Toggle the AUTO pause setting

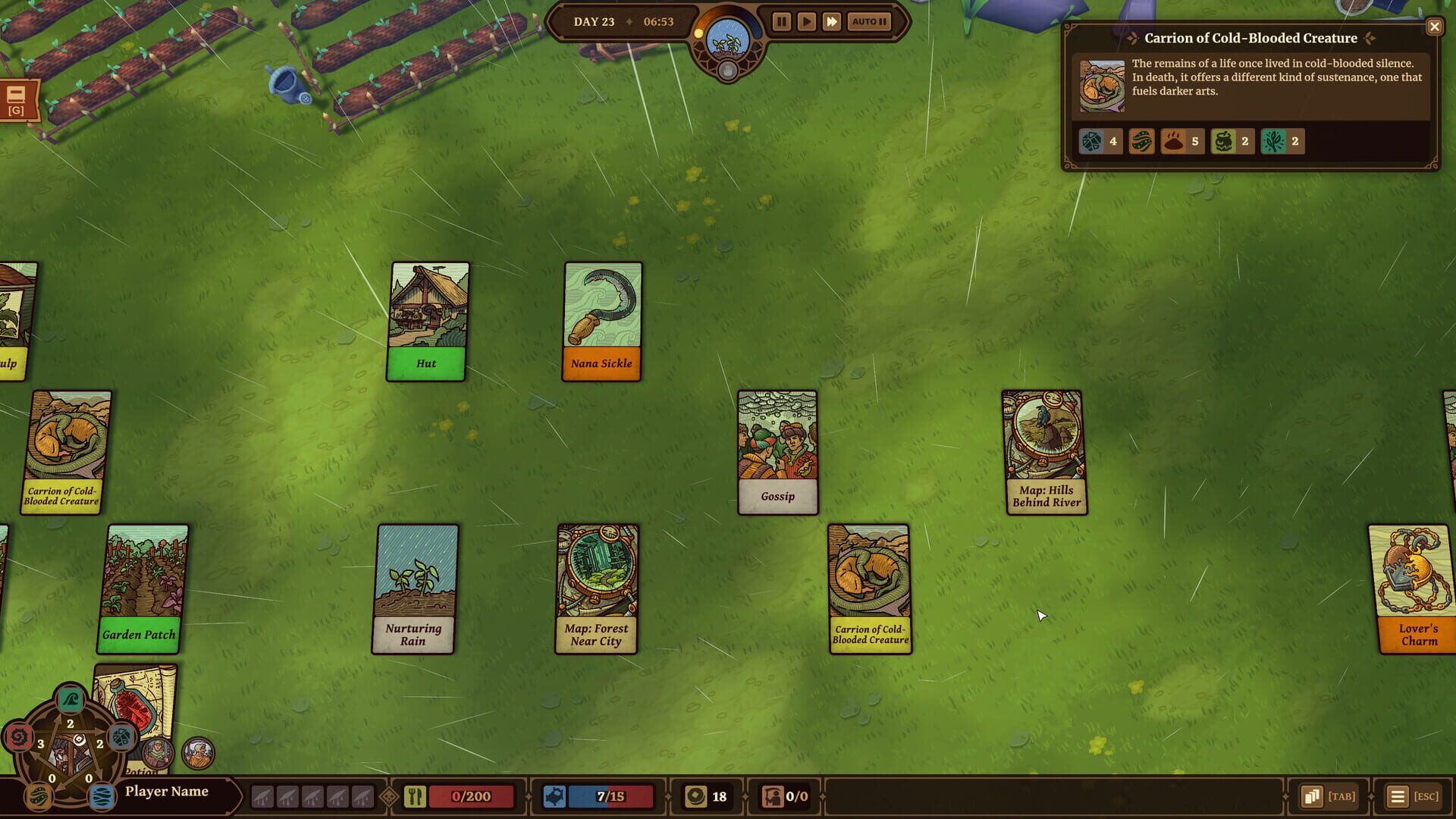[x=868, y=21]
